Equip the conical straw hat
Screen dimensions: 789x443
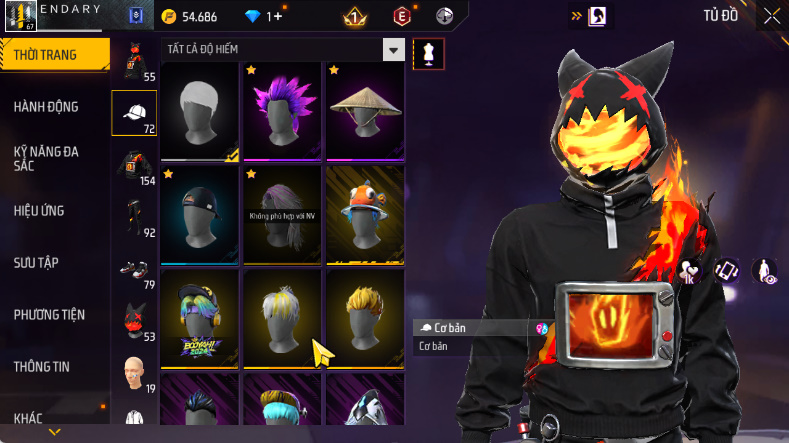pyautogui.click(x=365, y=109)
